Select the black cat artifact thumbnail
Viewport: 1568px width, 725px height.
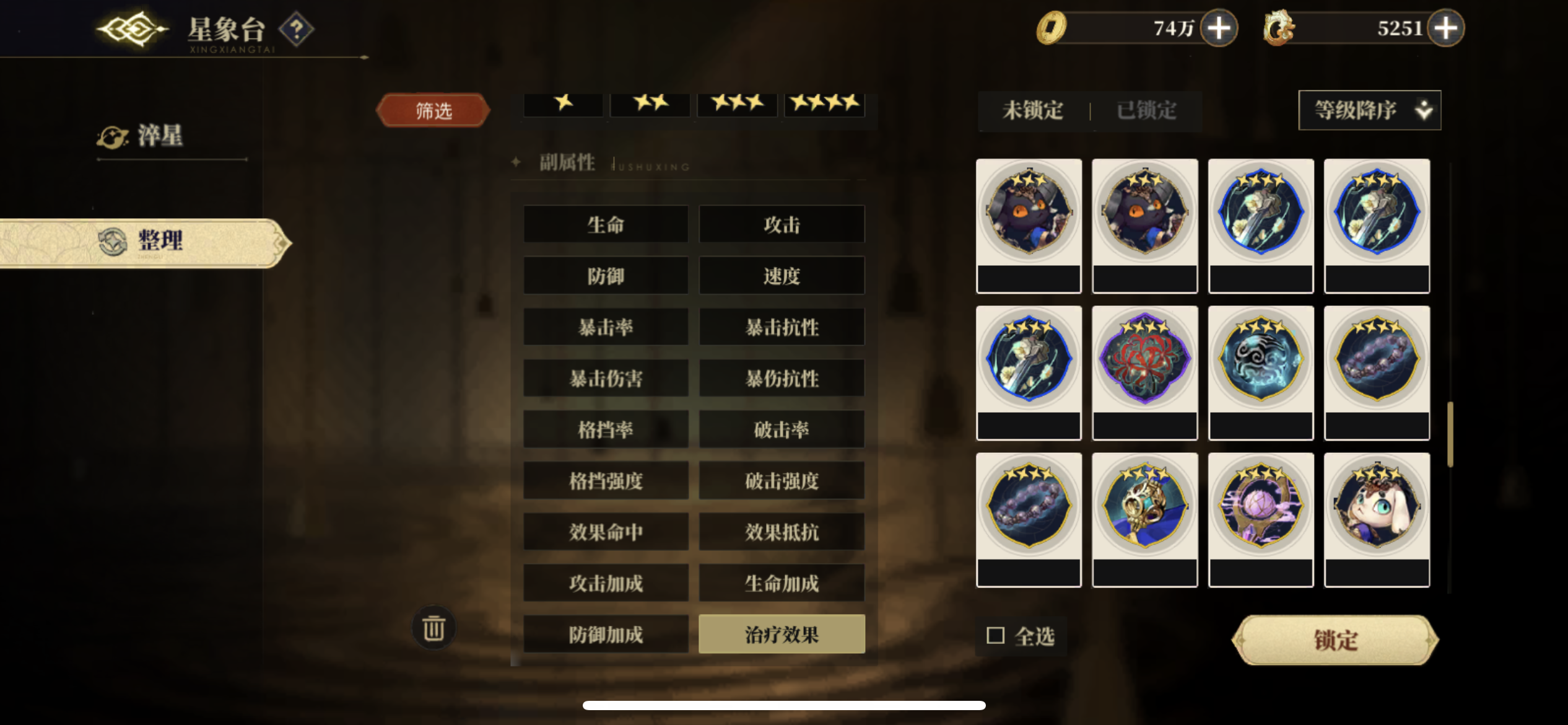(1029, 211)
